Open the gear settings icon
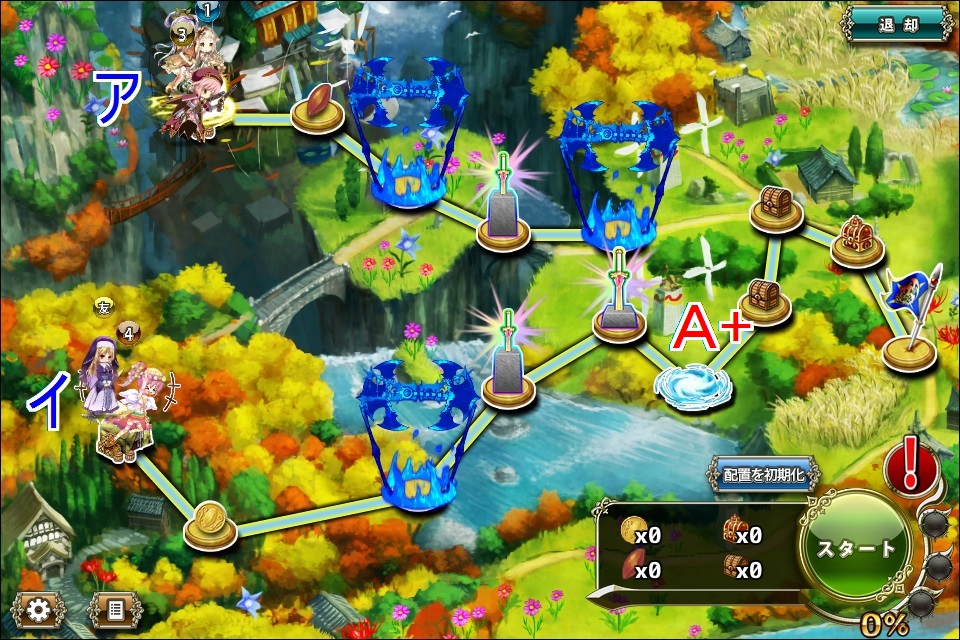Image resolution: width=960 pixels, height=640 pixels. pos(39,609)
